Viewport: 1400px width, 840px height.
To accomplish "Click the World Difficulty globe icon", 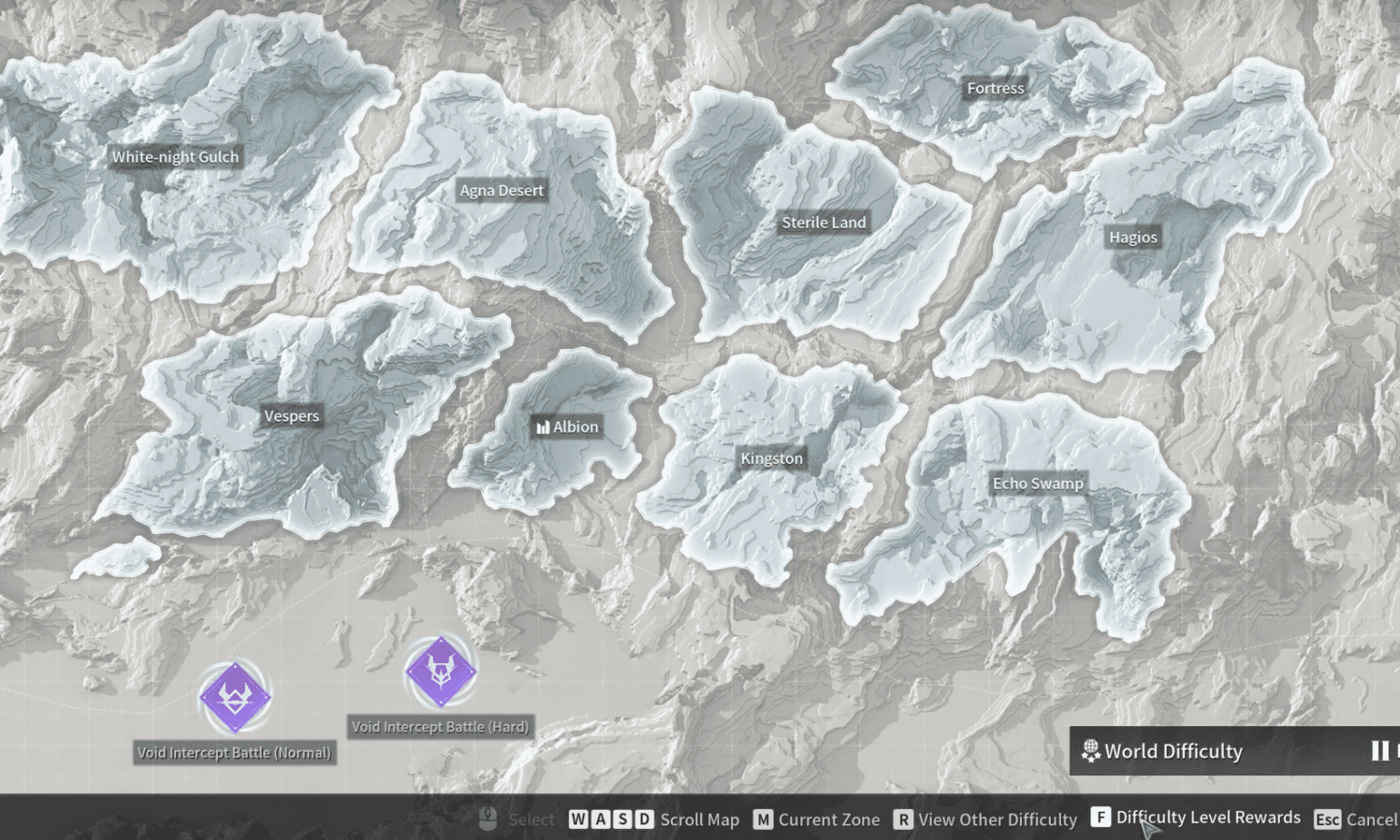I will click(x=1088, y=751).
